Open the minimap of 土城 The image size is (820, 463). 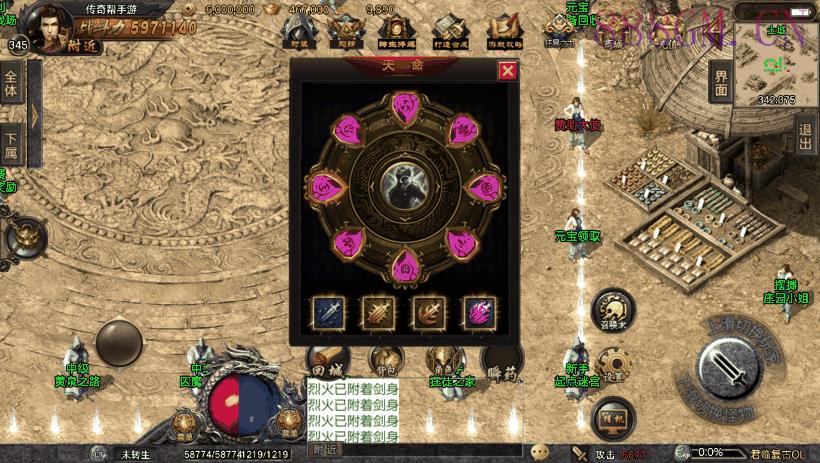tap(776, 63)
